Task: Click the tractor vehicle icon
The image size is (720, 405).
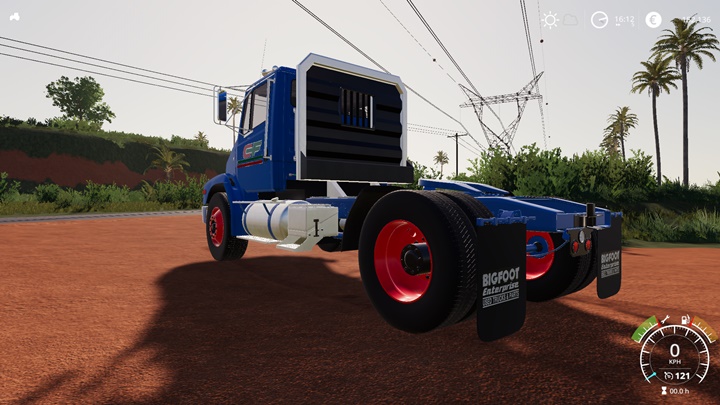Action: pyautogui.click(x=14, y=17)
